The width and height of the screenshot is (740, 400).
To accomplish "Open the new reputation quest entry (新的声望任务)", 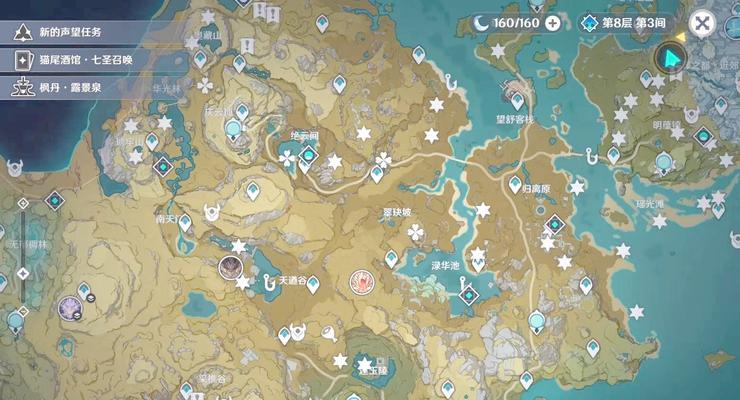I will coord(68,32).
